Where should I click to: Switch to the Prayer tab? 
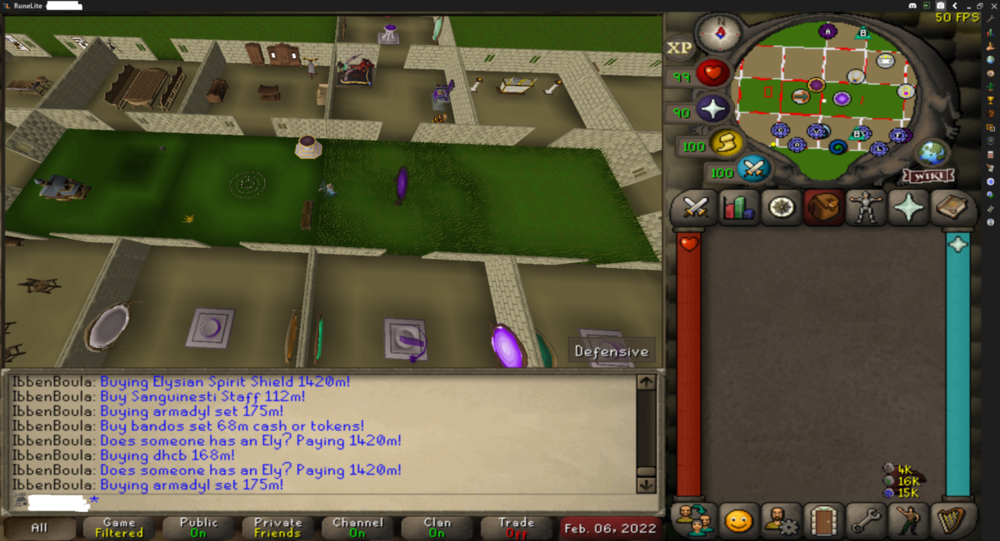pos(909,208)
